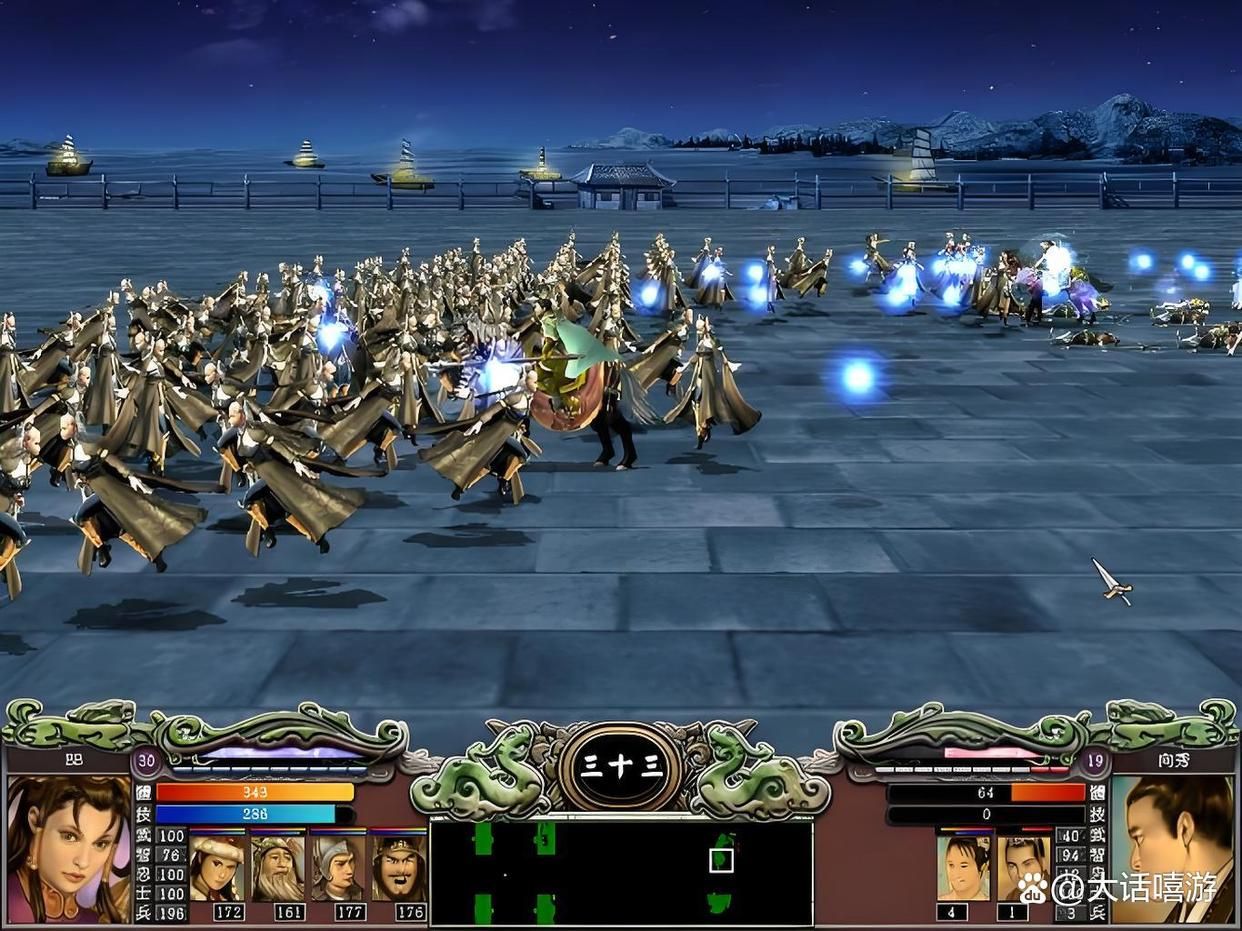Select the enemy officer with 1 troop
Image resolution: width=1242 pixels, height=931 pixels.
(1023, 867)
